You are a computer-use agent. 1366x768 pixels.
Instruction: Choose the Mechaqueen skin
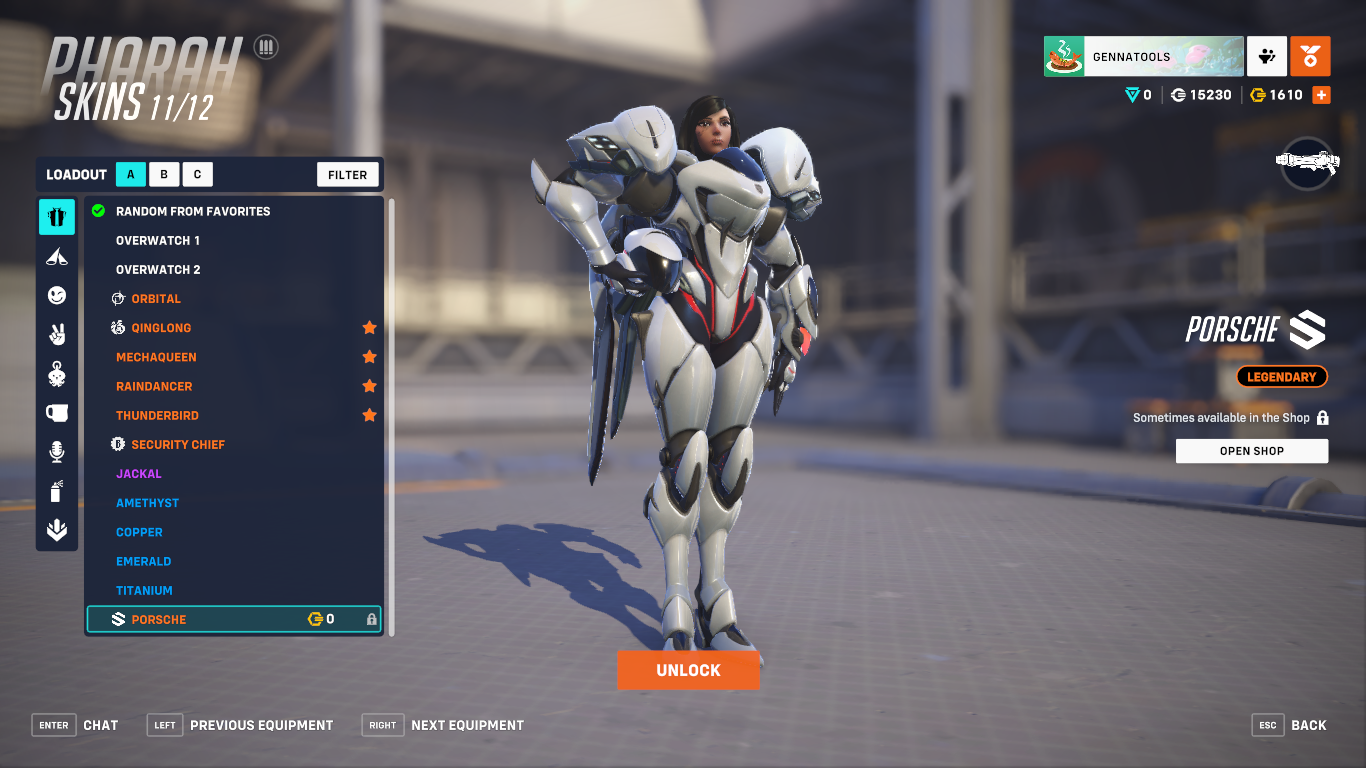tap(156, 357)
